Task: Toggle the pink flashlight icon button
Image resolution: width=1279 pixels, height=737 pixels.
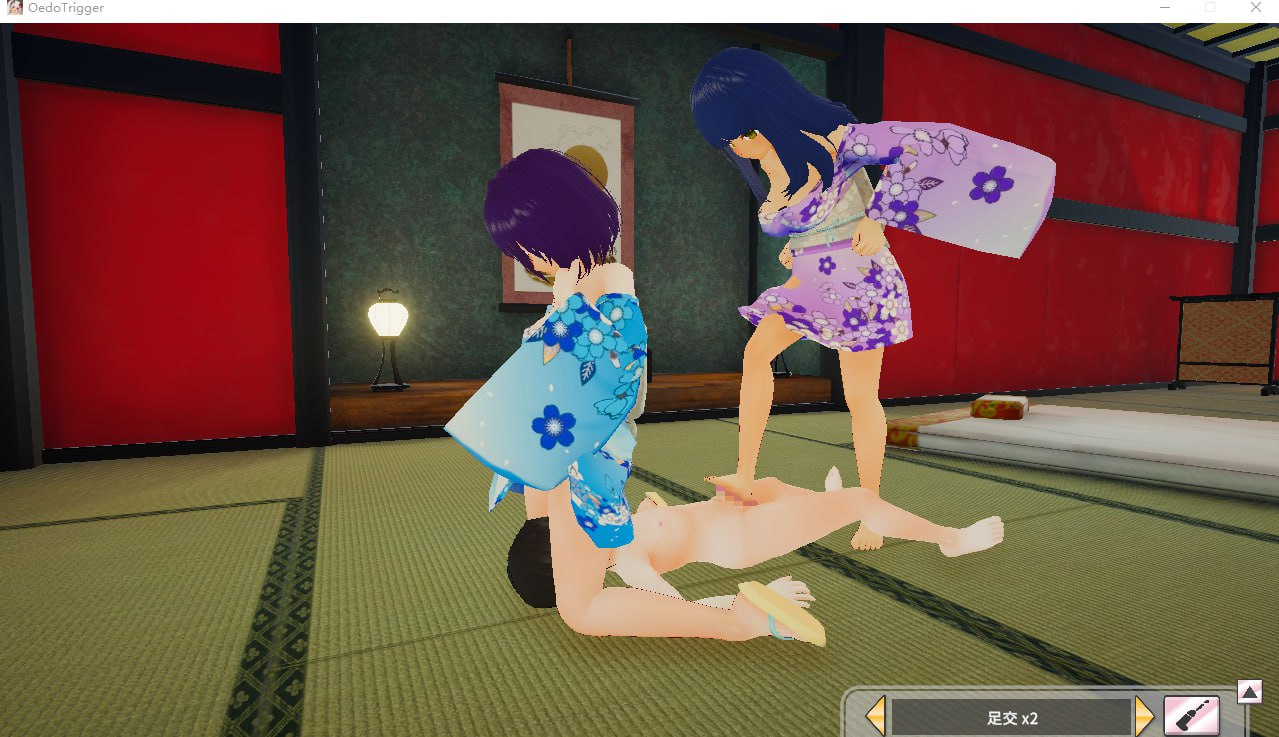Action: pos(1192,716)
